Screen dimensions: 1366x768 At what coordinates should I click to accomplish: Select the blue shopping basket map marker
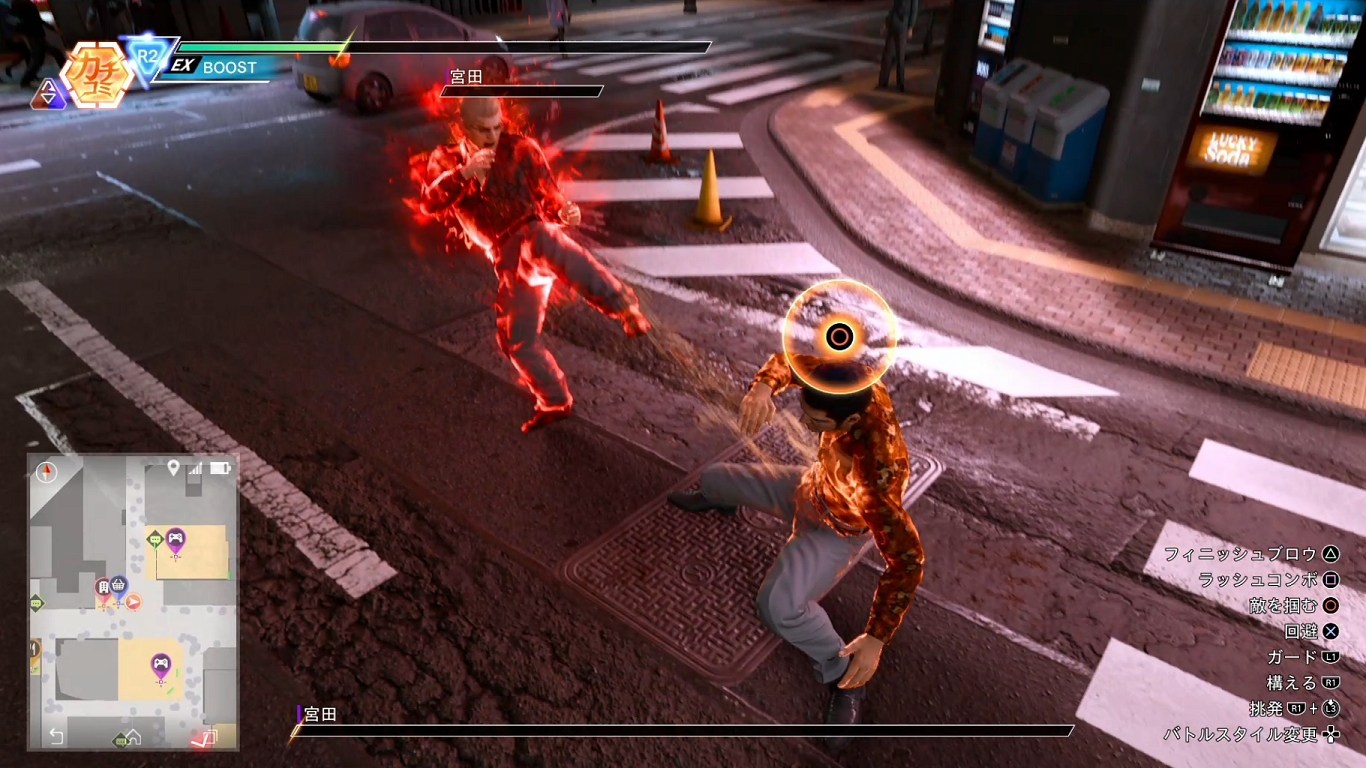pos(118,584)
